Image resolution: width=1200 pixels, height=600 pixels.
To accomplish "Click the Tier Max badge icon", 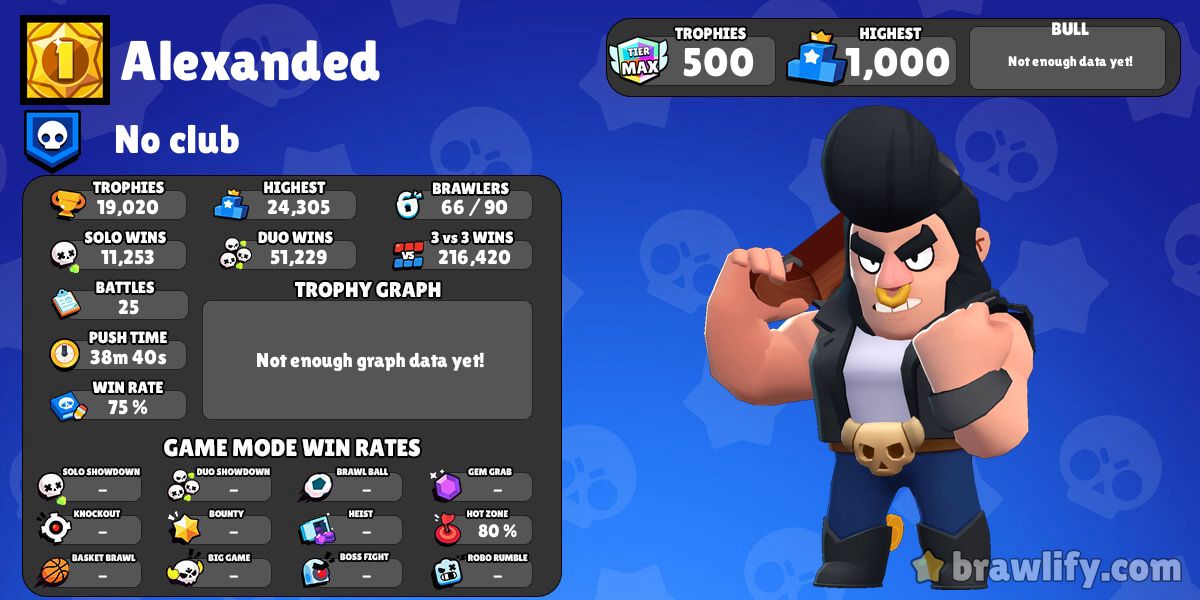I will click(639, 61).
